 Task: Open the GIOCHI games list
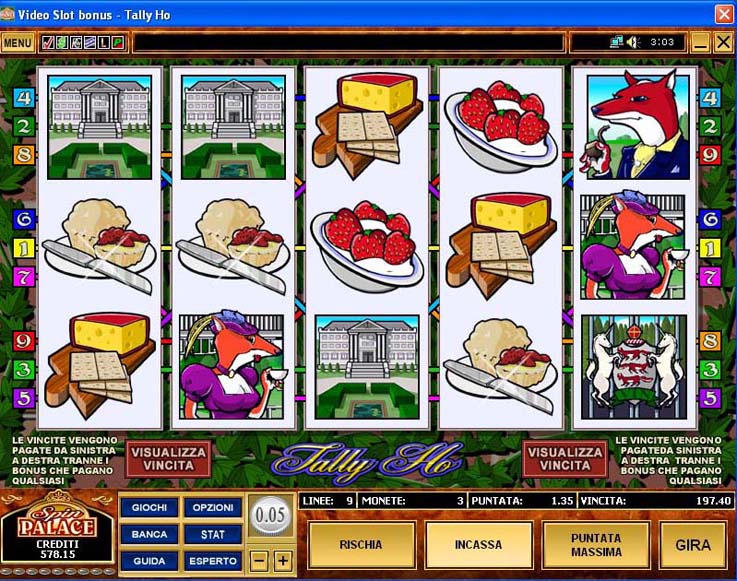[x=149, y=508]
